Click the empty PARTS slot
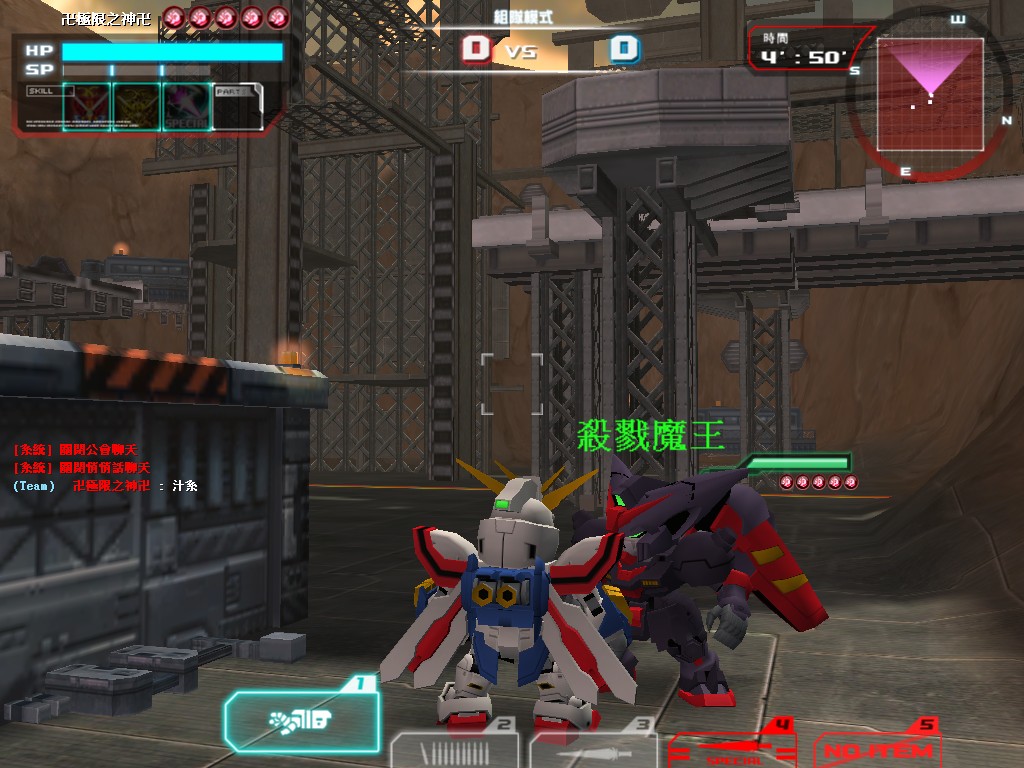 point(237,106)
